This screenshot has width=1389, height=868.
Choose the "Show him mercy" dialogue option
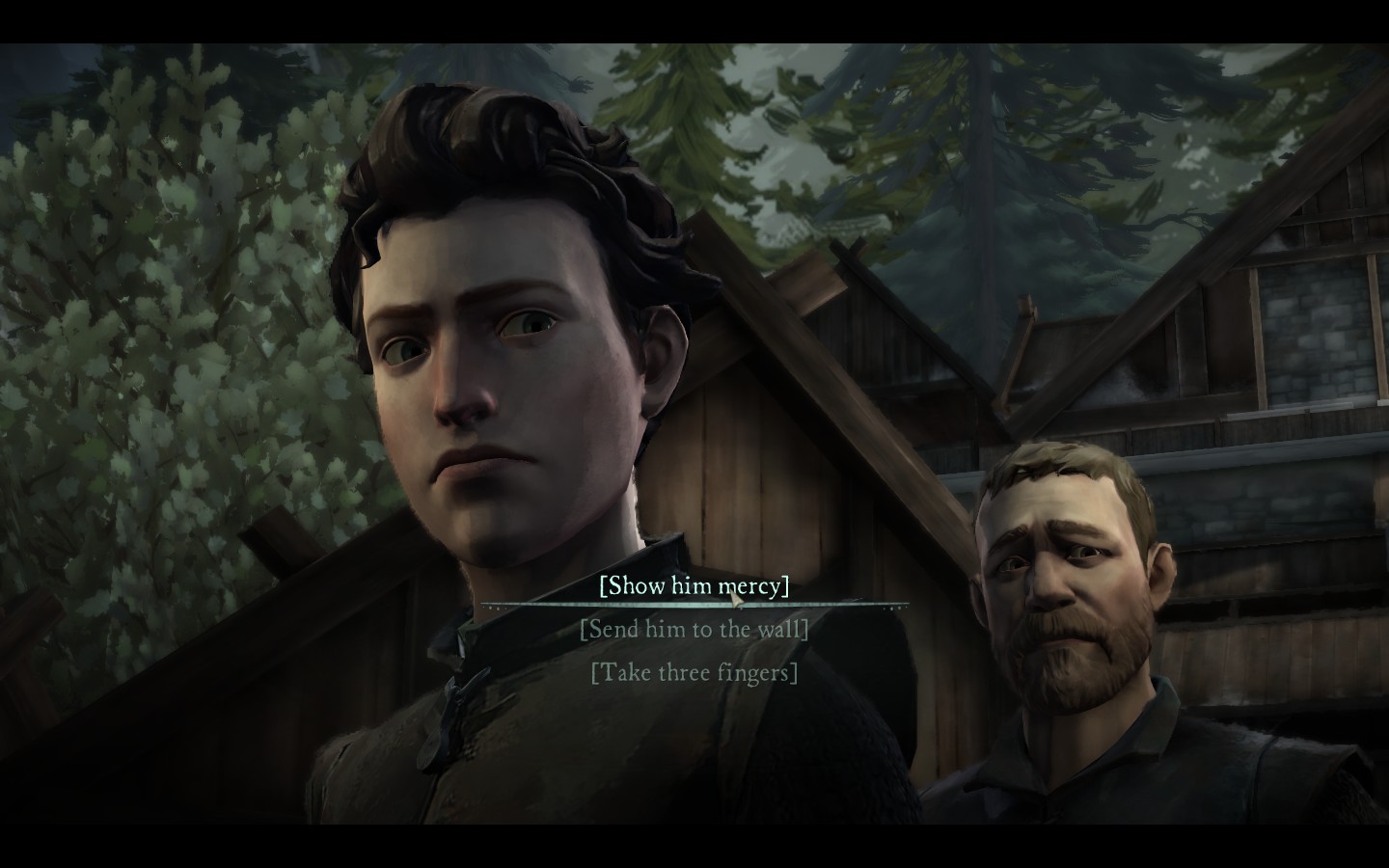click(x=694, y=585)
